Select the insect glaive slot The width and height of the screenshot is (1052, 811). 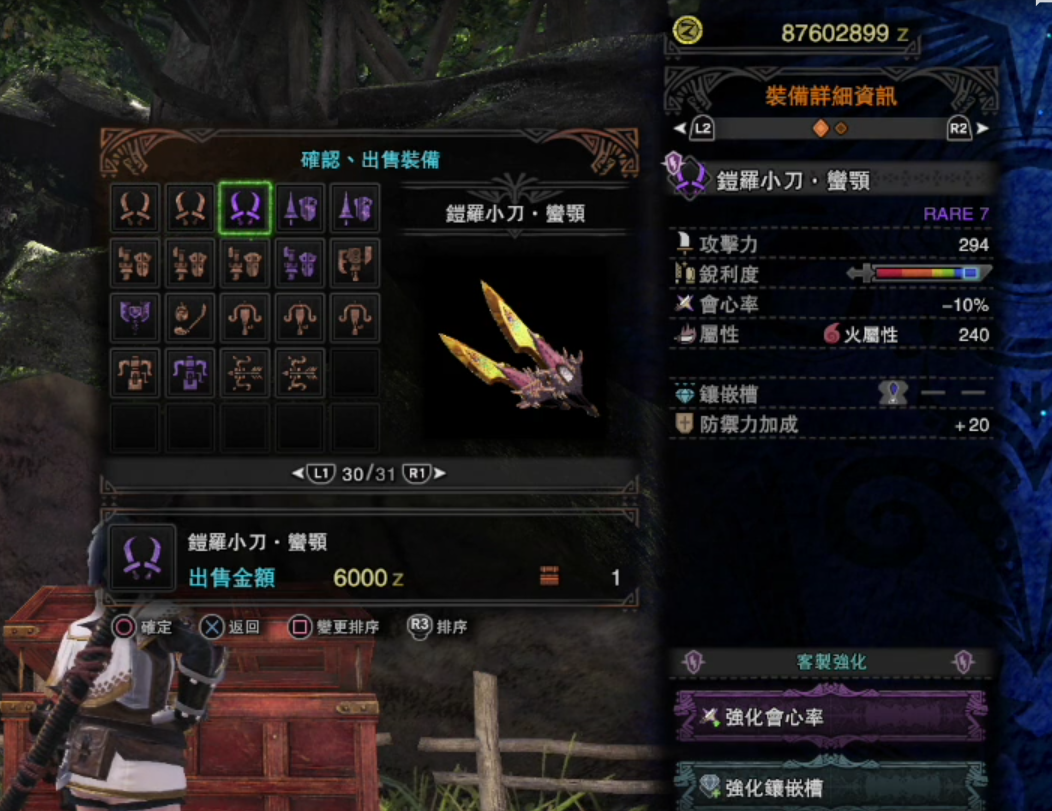pos(191,318)
